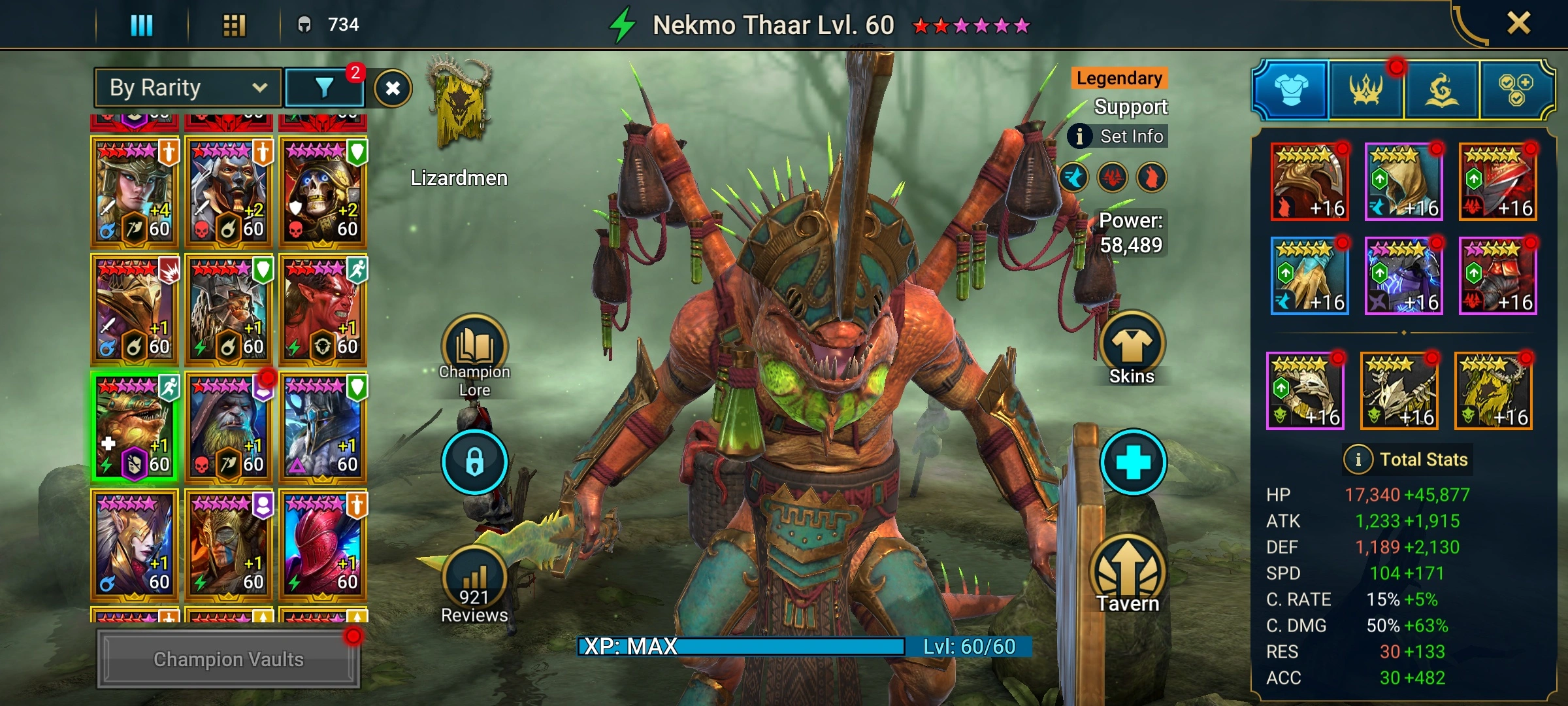This screenshot has height=706, width=1568.
Task: Select the skull-faced hooded champion portrait
Action: coord(323,192)
